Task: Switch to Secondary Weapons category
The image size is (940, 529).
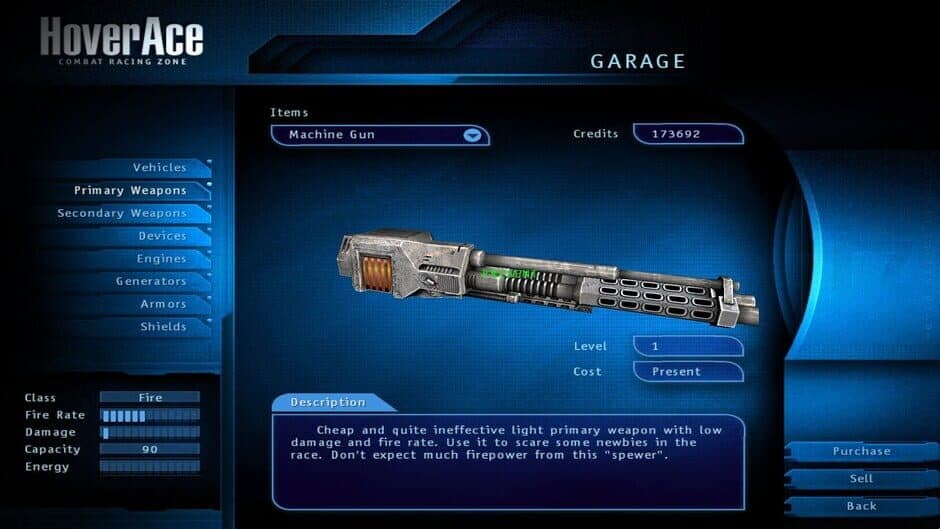Action: (x=122, y=213)
